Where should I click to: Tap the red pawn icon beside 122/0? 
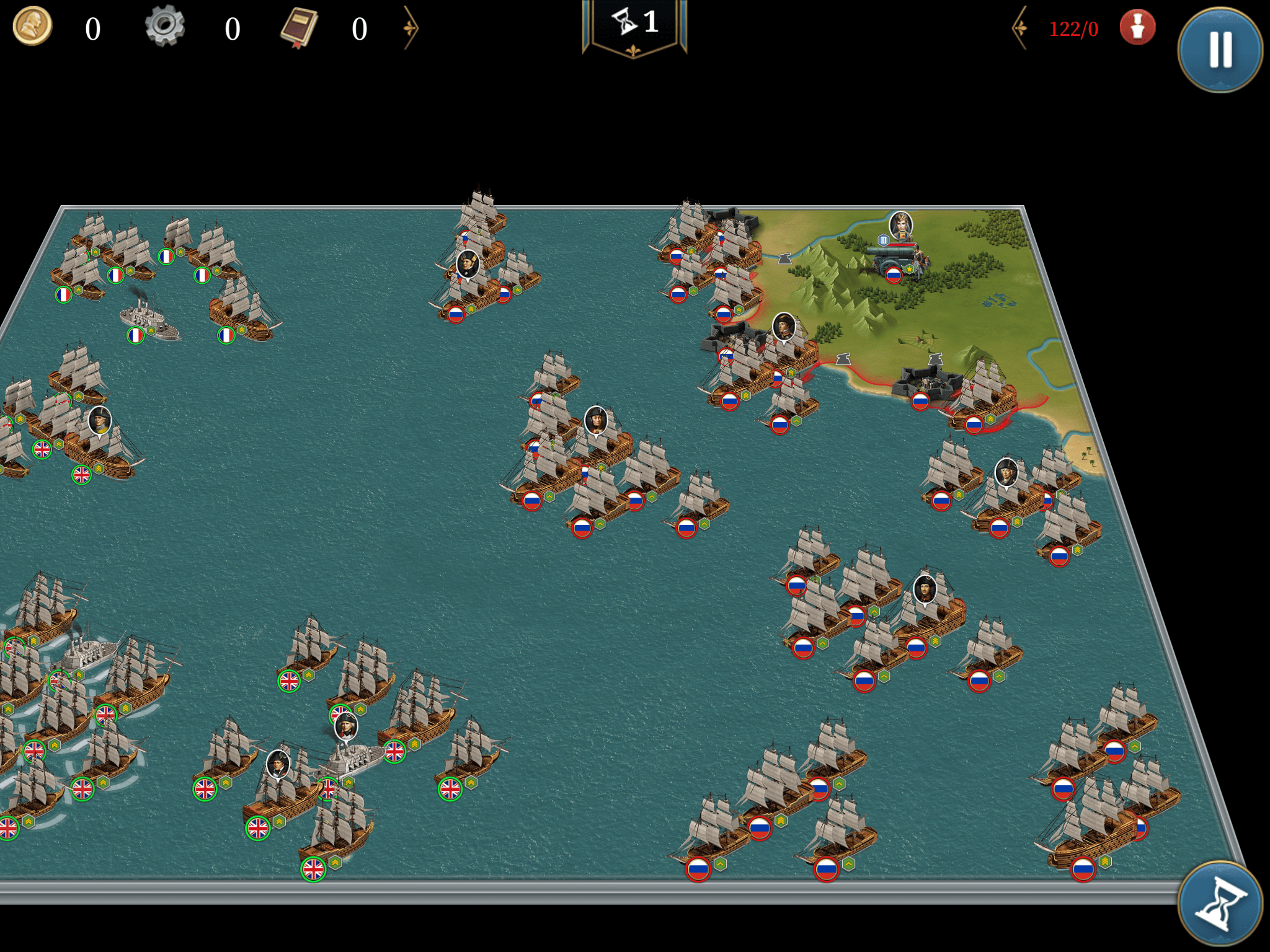[1137, 28]
